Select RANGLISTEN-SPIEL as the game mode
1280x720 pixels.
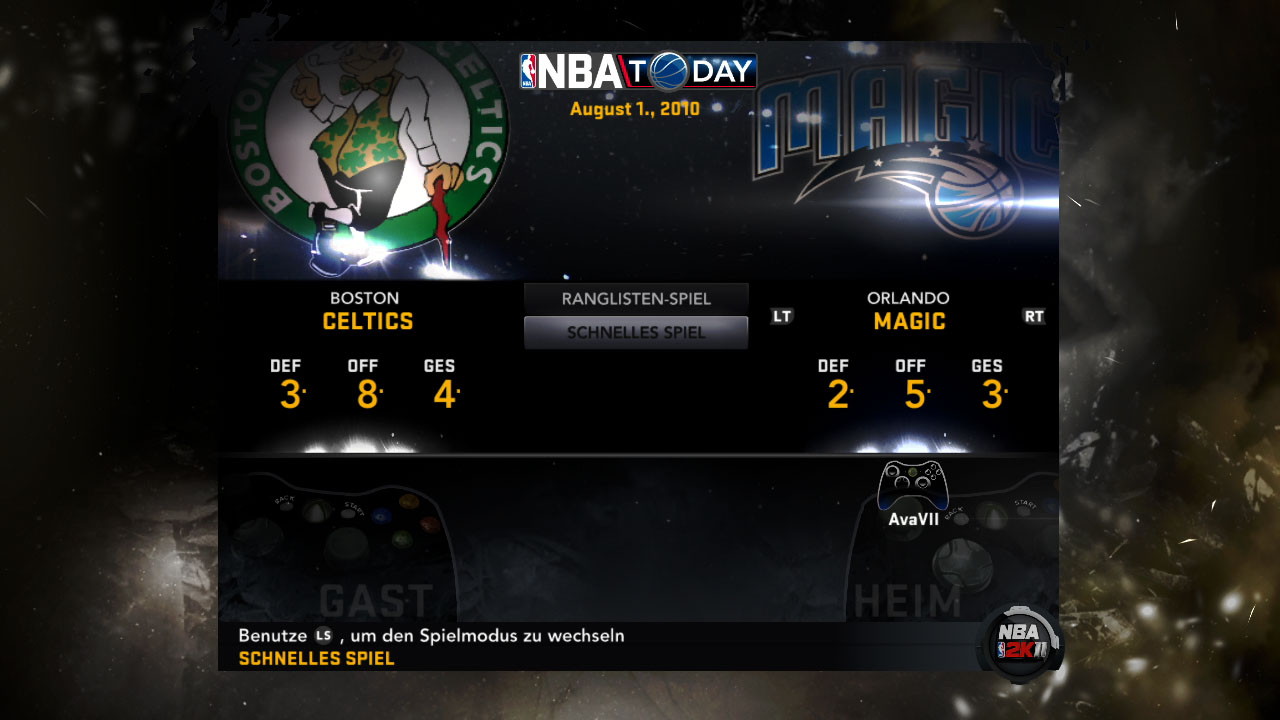[635, 298]
